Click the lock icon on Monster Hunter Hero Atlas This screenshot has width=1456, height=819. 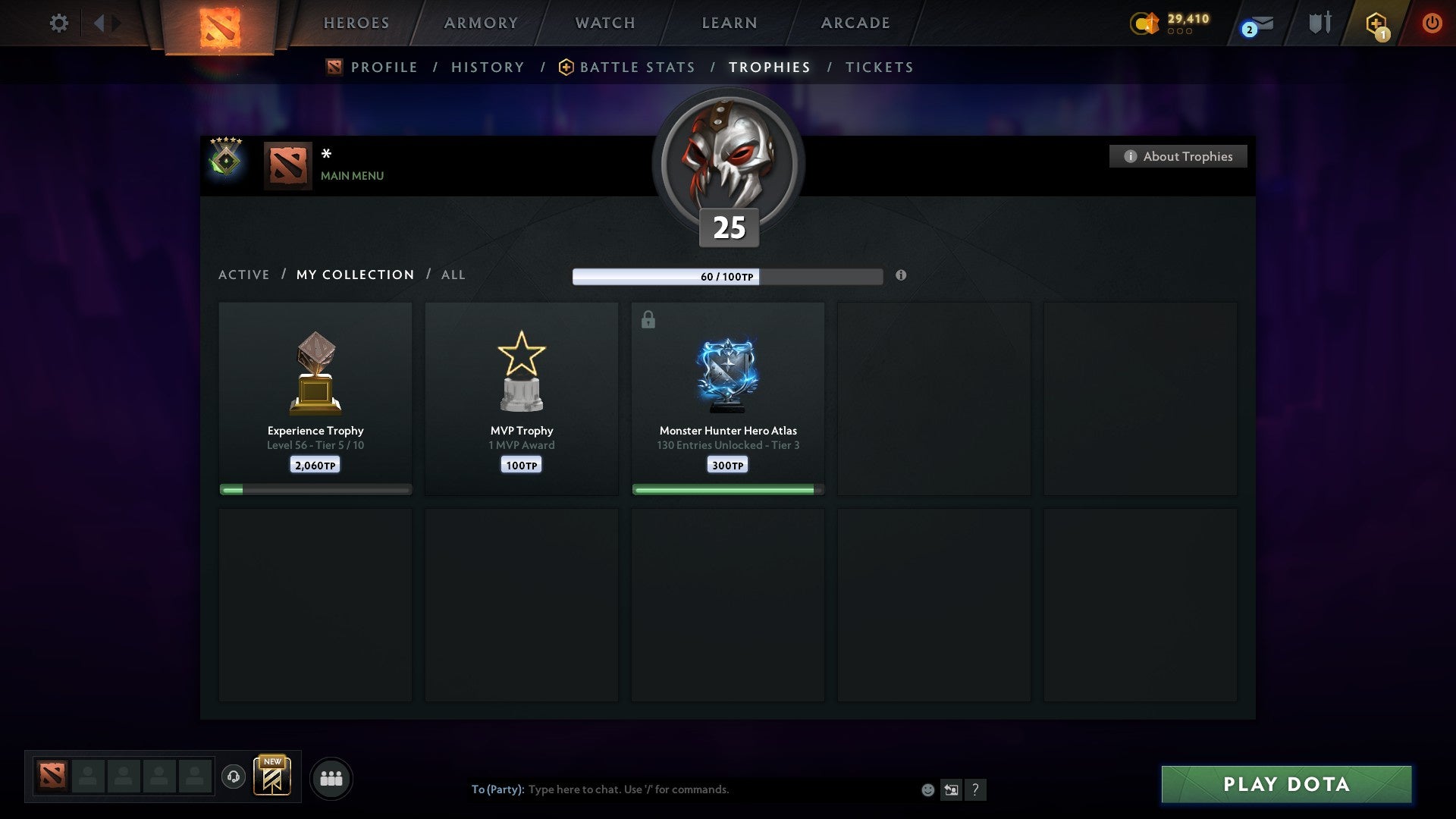tap(648, 319)
